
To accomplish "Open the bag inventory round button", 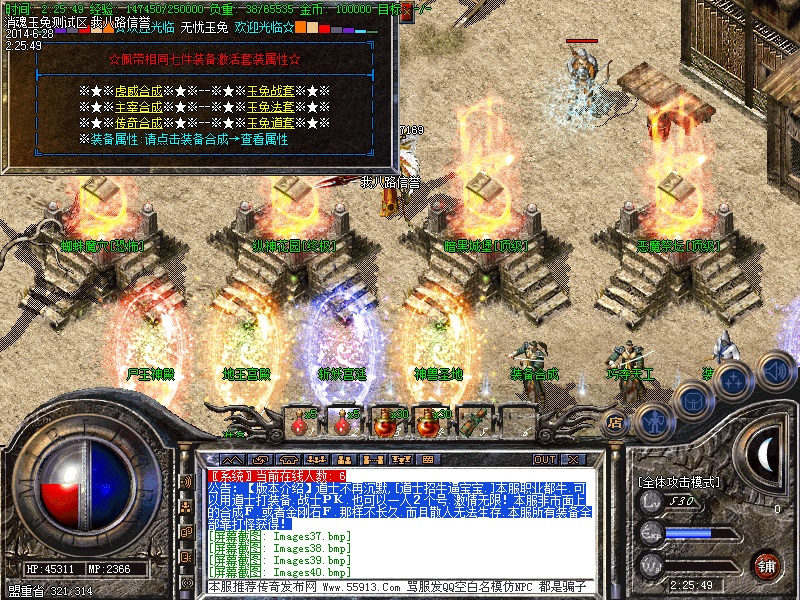I will [692, 400].
